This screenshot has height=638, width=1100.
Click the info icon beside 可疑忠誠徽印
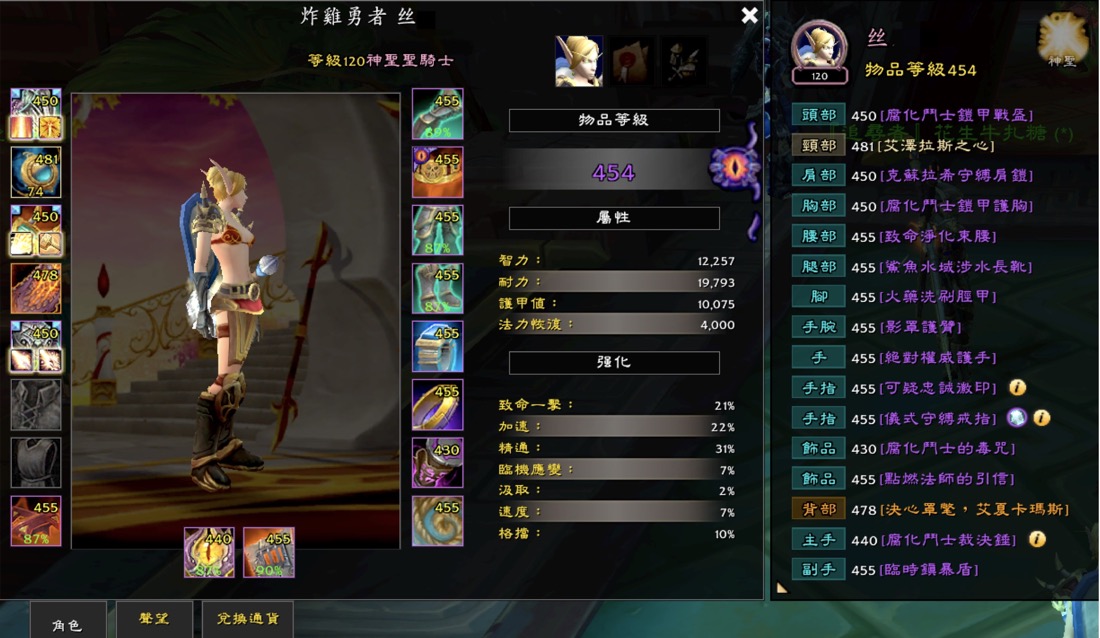[1017, 388]
